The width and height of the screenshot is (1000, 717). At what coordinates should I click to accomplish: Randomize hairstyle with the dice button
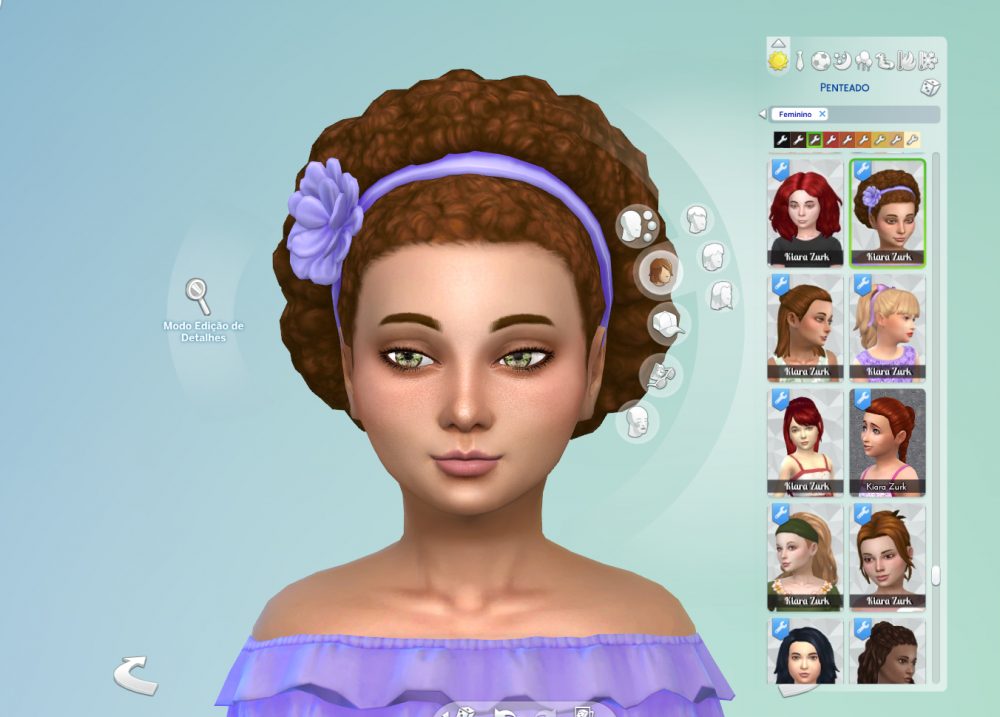pos(930,87)
